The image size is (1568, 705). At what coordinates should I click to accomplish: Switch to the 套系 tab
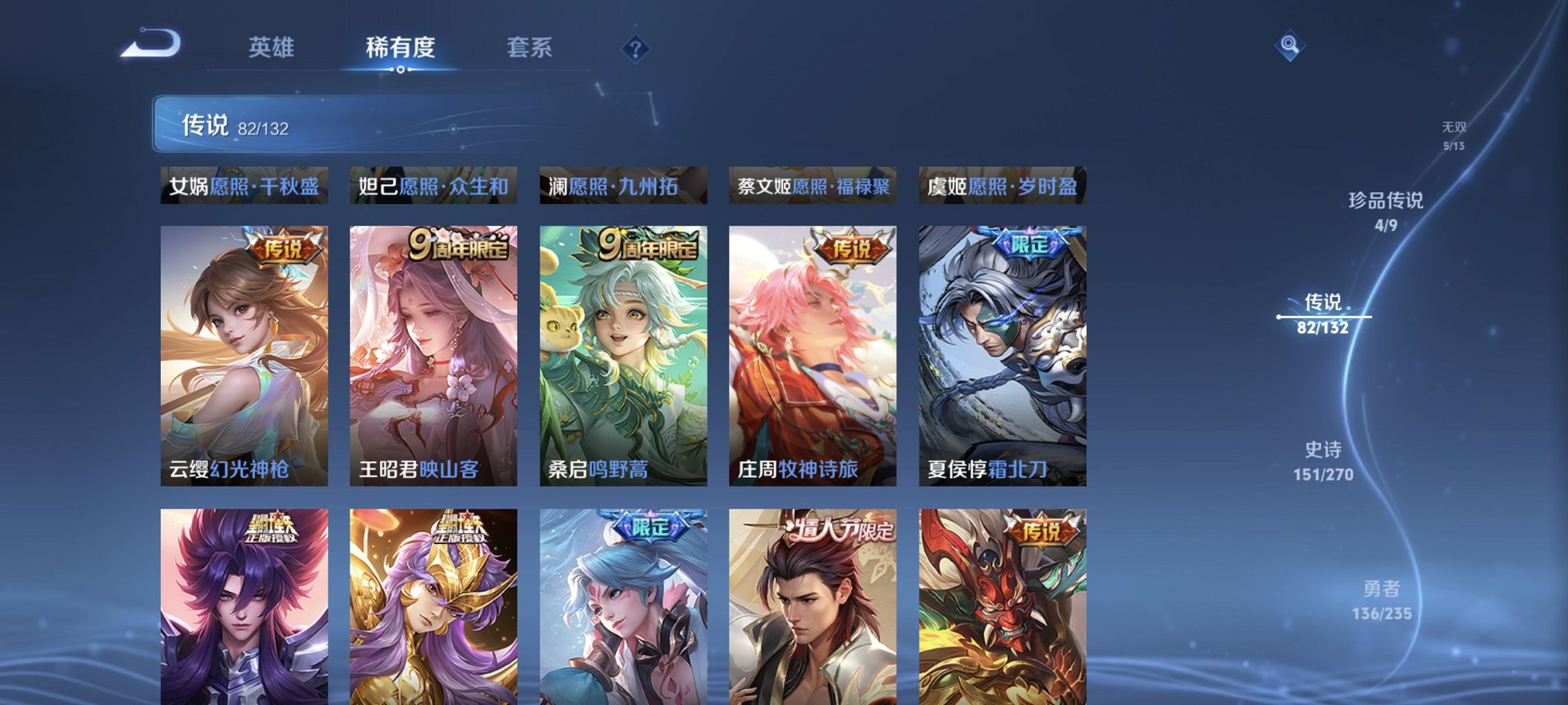(x=527, y=48)
